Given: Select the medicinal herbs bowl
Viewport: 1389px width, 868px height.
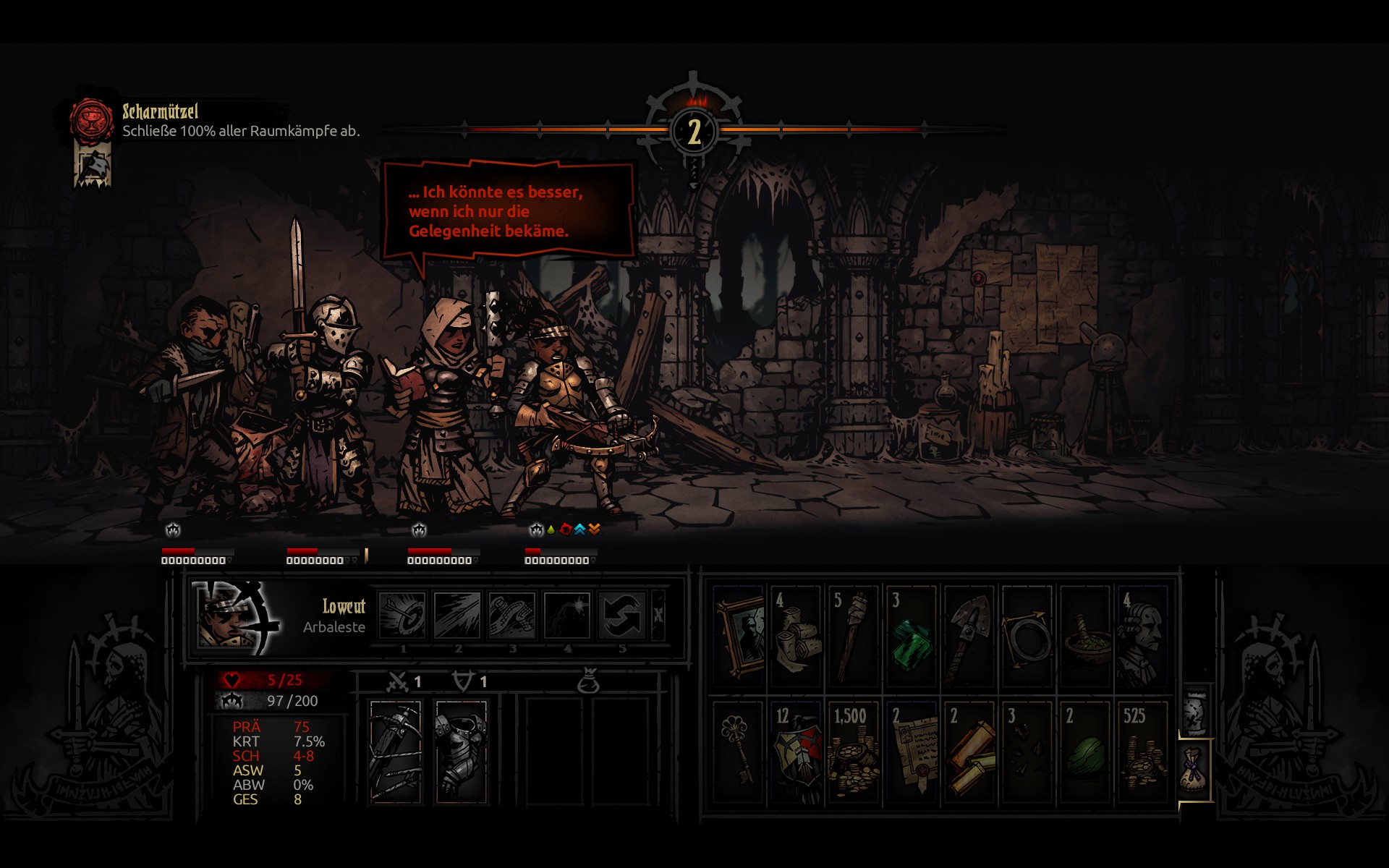Looking at the screenshot, I should point(1085,635).
